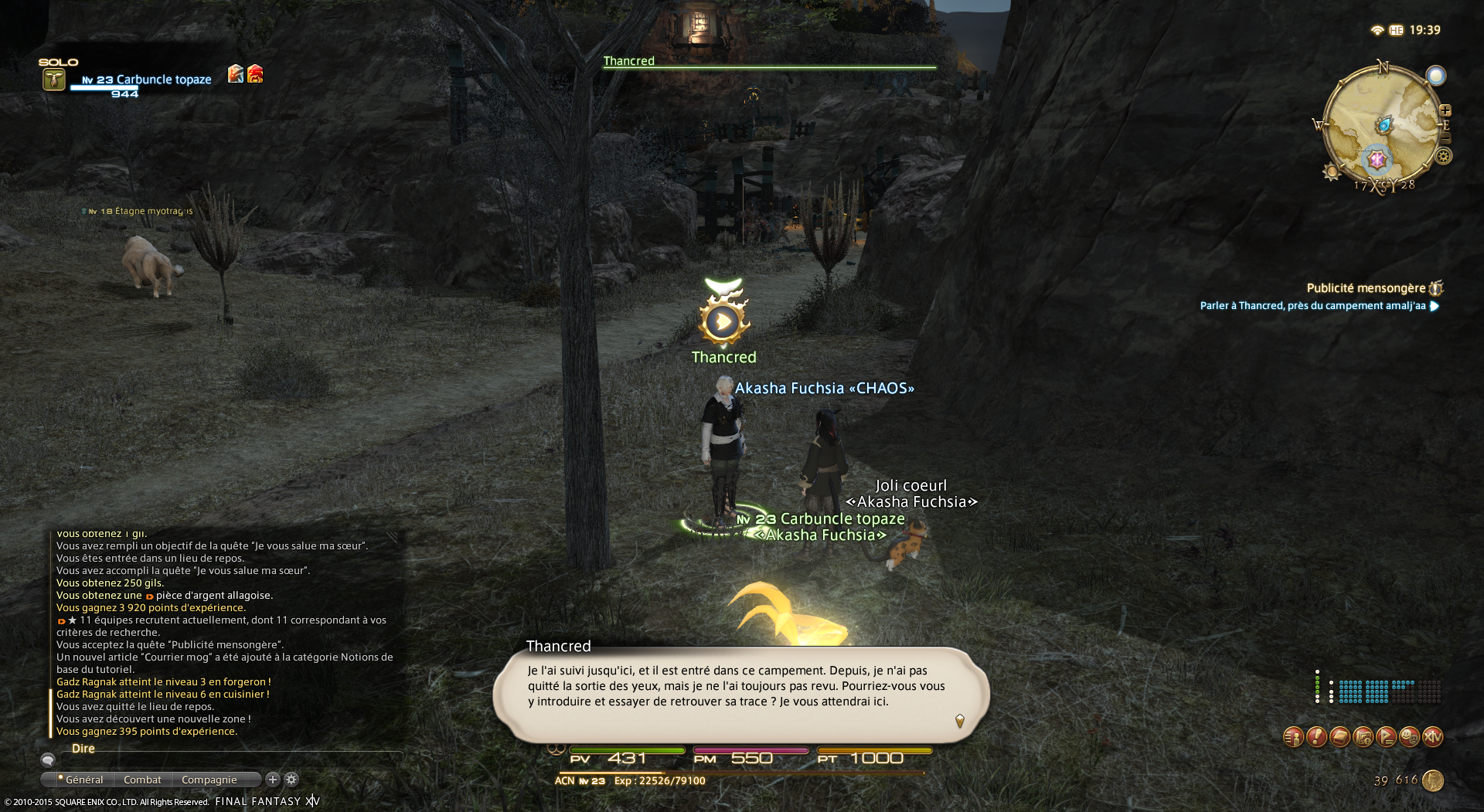Screen dimensions: 1484x812
Task: Zoom out the minimap
Action: [x=1445, y=138]
